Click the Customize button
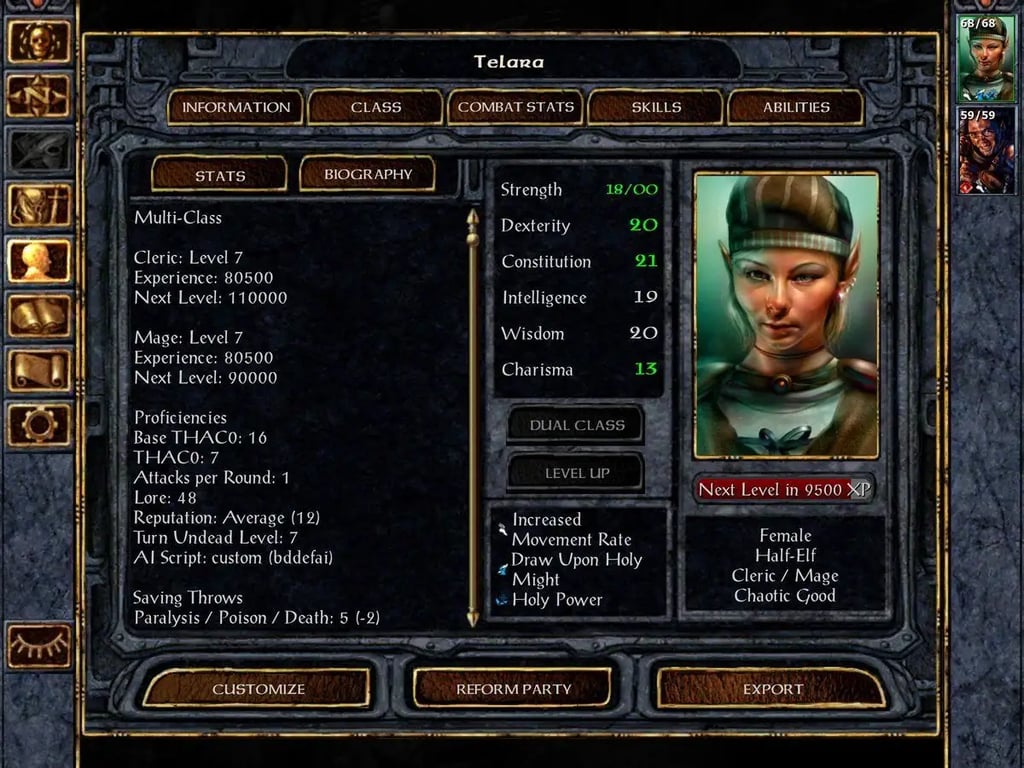Screen dimensions: 1024x768 point(258,689)
